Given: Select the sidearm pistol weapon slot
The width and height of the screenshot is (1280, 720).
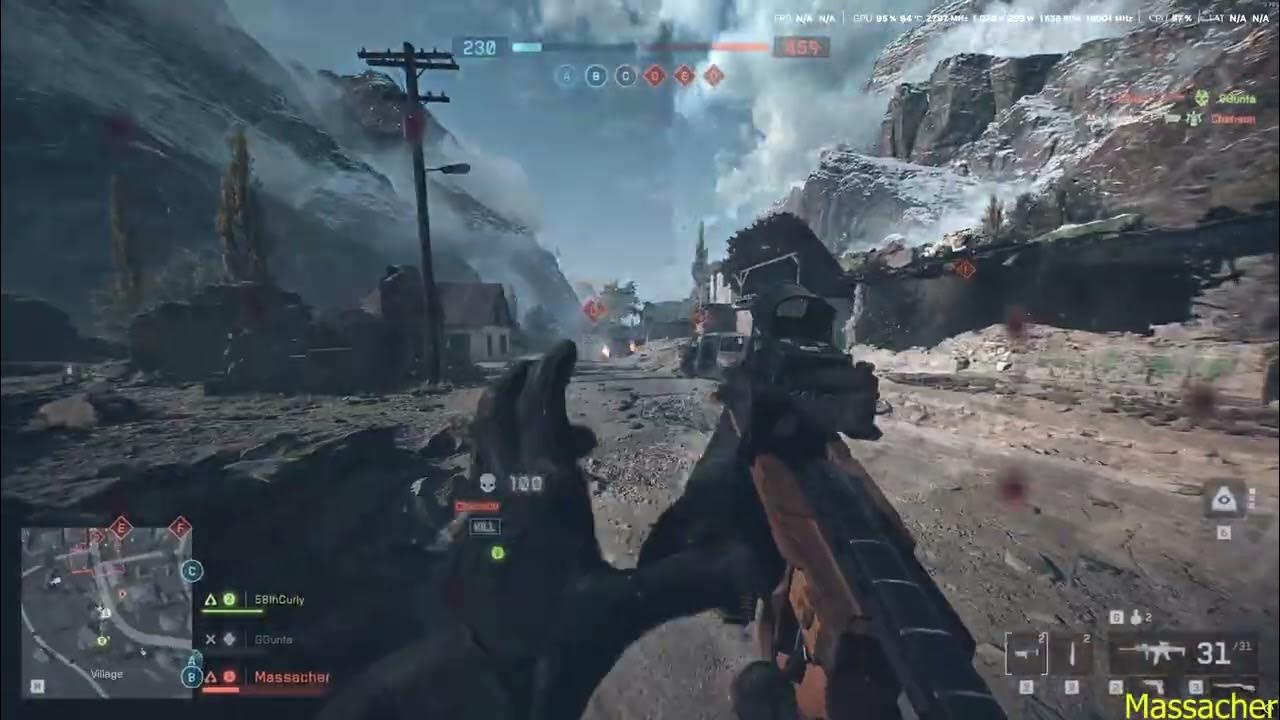Looking at the screenshot, I should pyautogui.click(x=1153, y=686).
